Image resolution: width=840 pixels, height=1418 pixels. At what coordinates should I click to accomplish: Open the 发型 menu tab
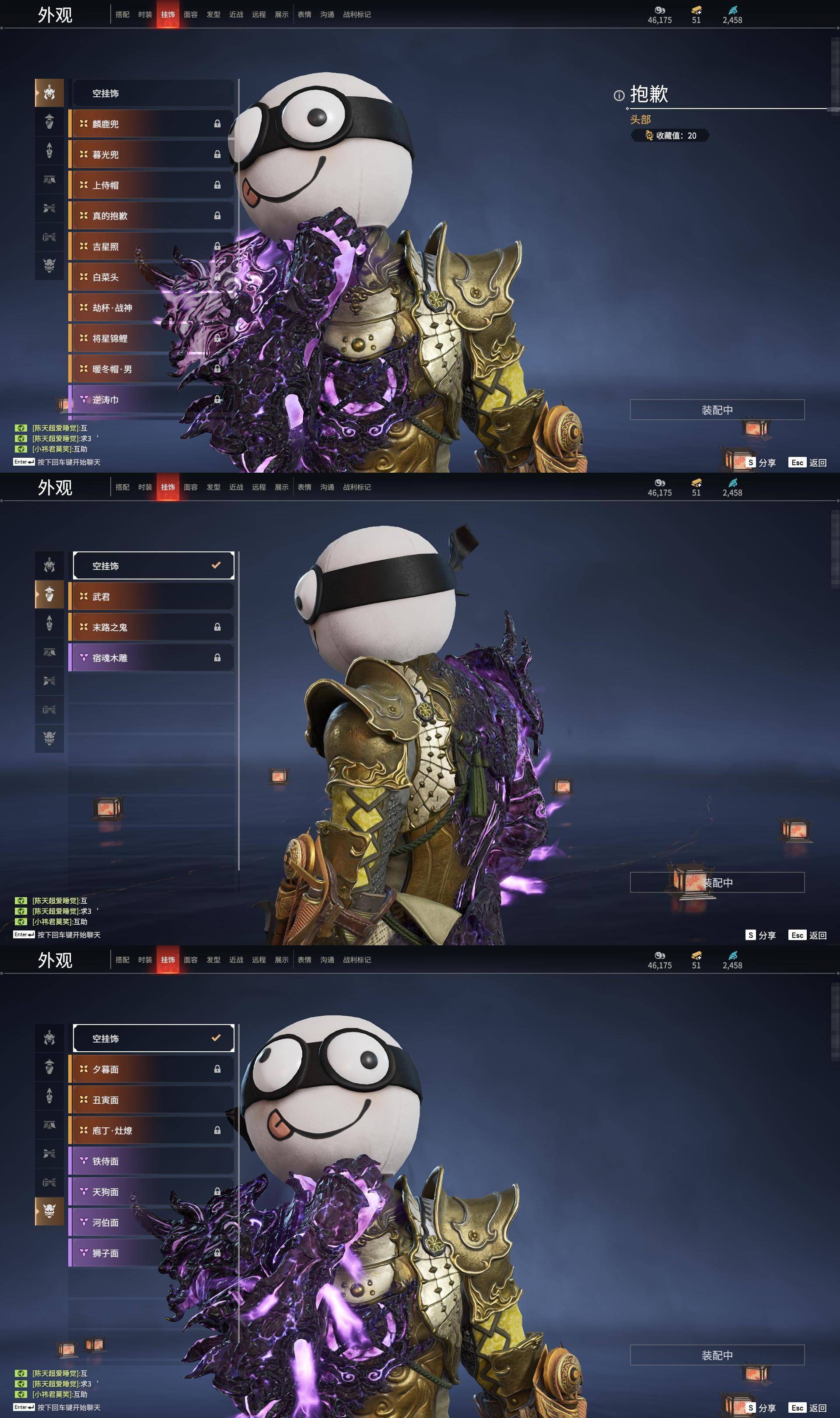[214, 14]
